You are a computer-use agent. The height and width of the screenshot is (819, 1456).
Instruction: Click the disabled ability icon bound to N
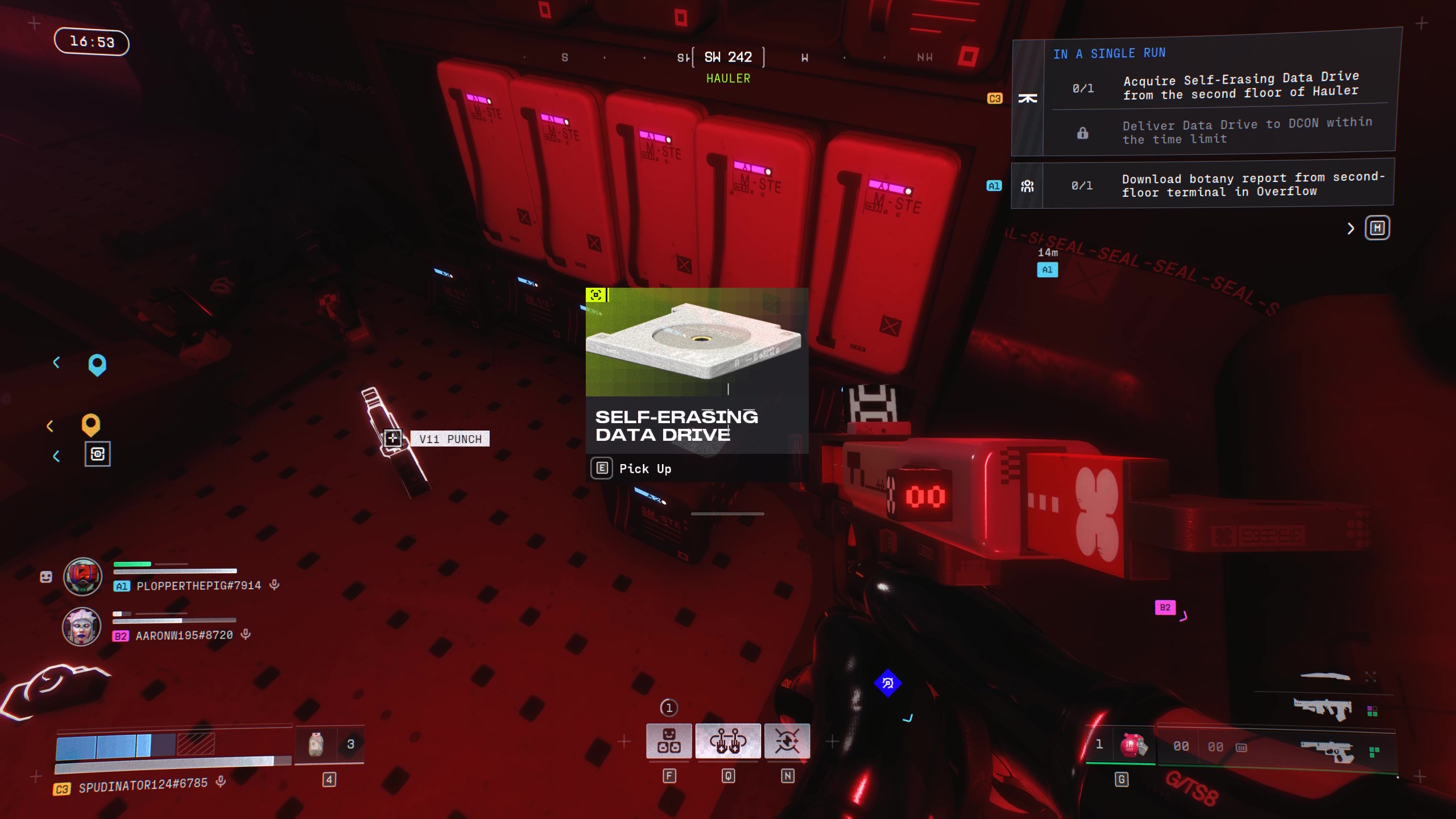[788, 741]
